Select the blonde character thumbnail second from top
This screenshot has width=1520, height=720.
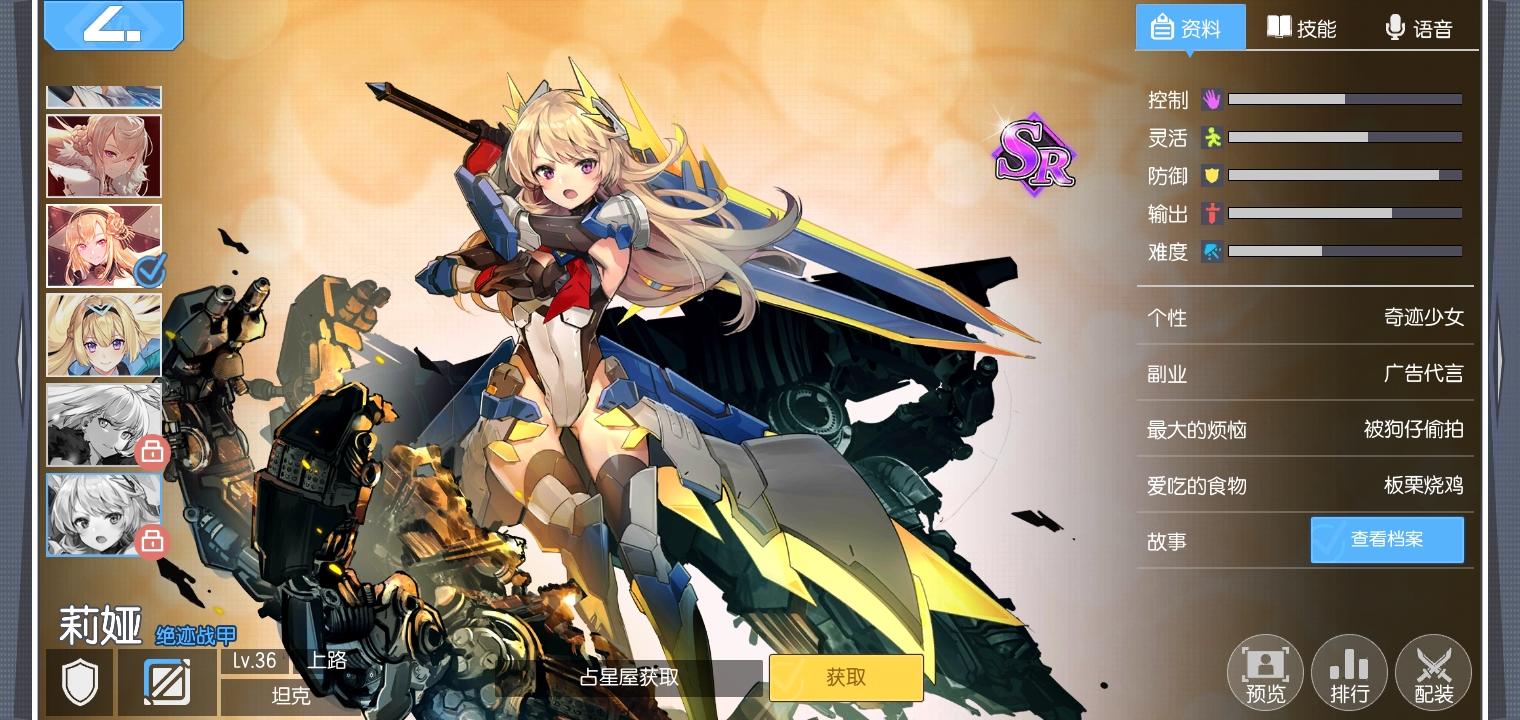coord(103,156)
